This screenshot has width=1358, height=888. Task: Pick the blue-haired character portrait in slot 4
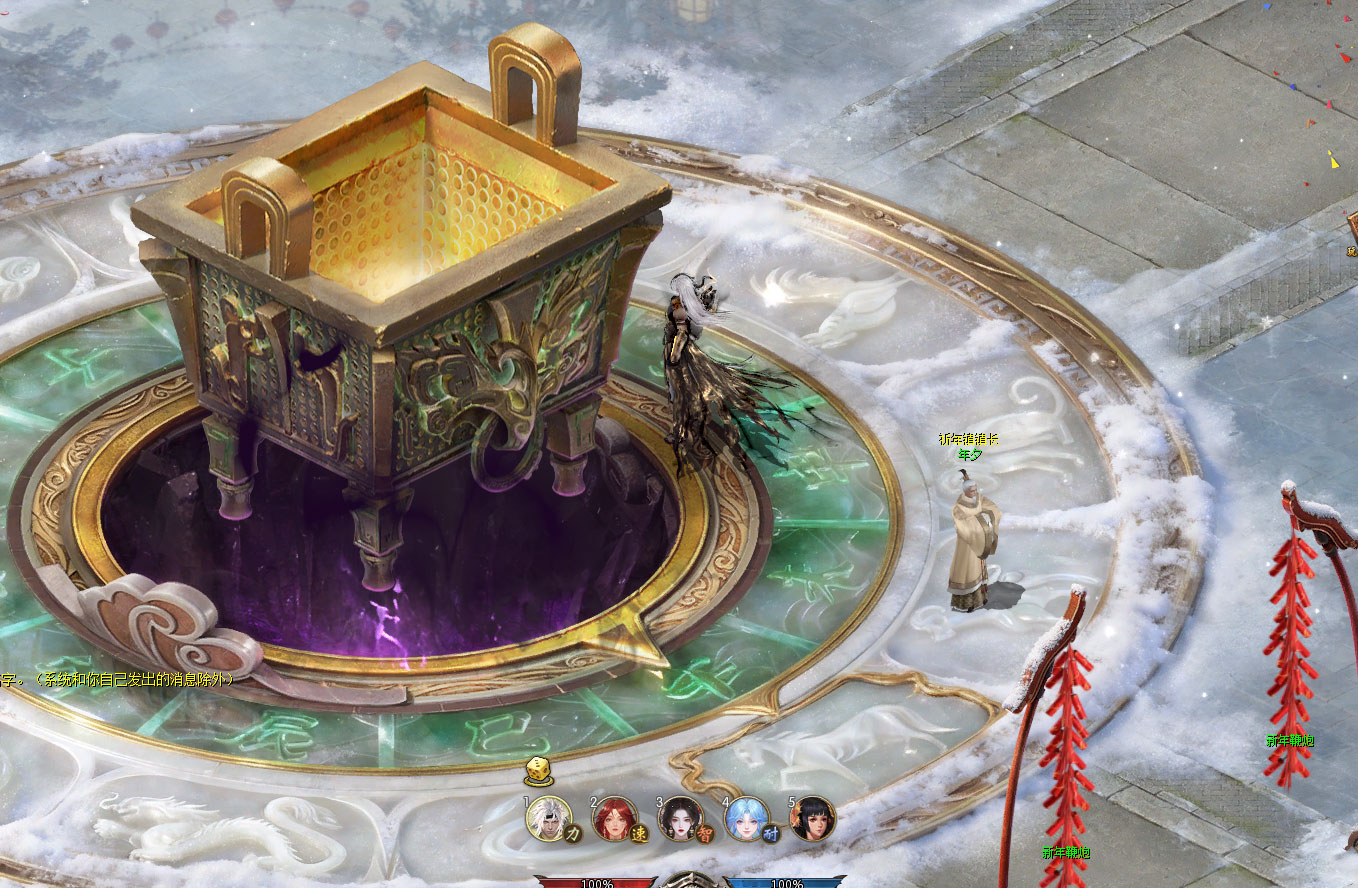(746, 819)
